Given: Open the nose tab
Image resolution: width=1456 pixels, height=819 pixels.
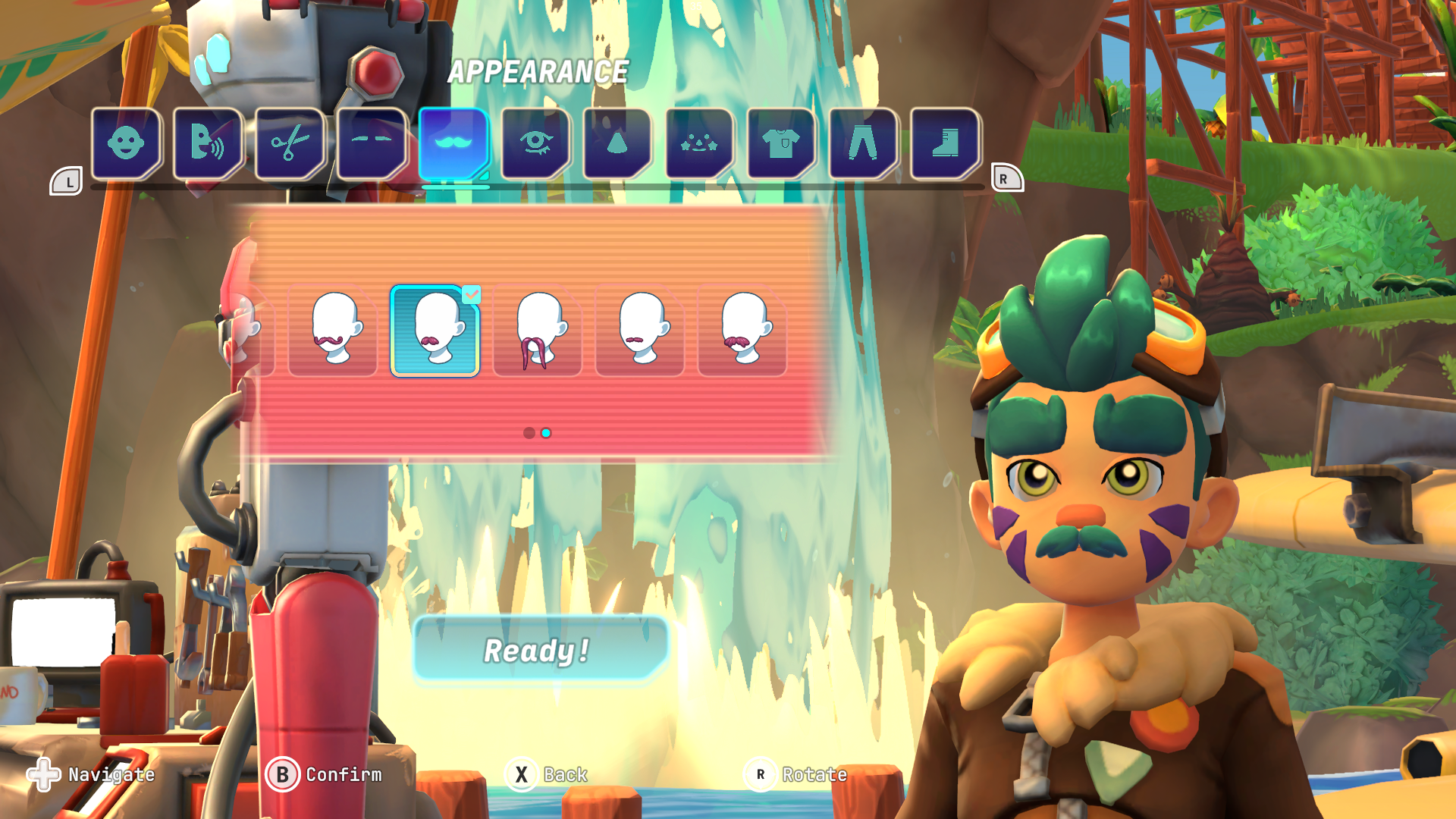Looking at the screenshot, I should click(617, 143).
